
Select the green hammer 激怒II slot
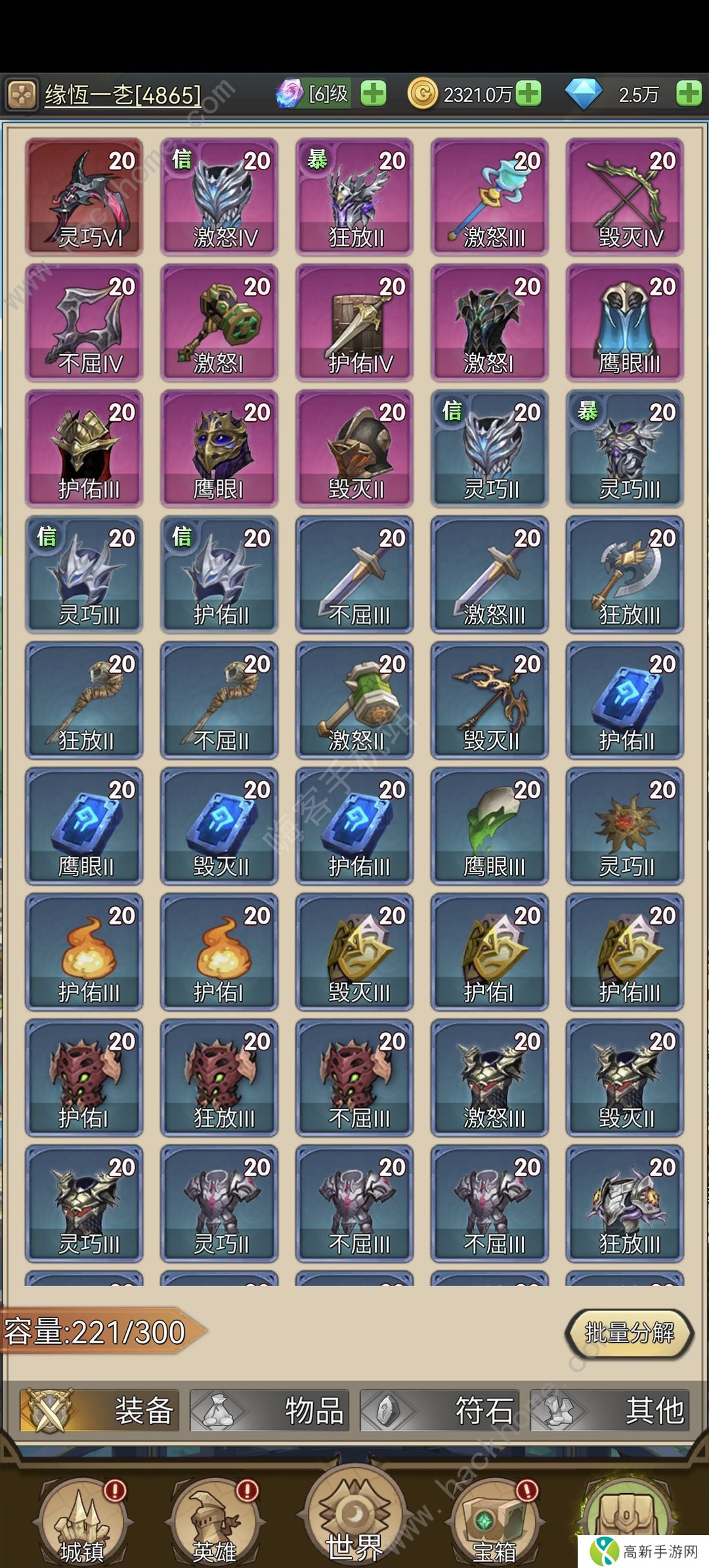click(354, 700)
